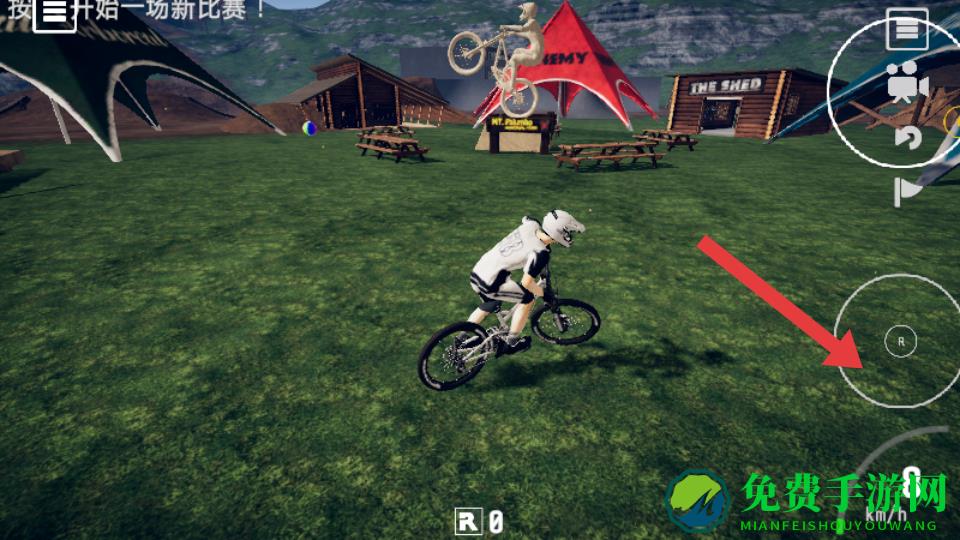The height and width of the screenshot is (540, 960).
Task: Select the white flag checkpoint icon
Action: [x=907, y=190]
